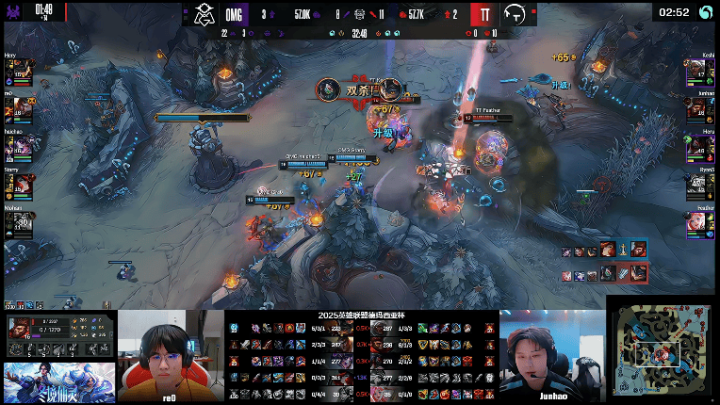Select Starry's champion portrait
This screenshot has height=405, width=720.
click(21, 185)
